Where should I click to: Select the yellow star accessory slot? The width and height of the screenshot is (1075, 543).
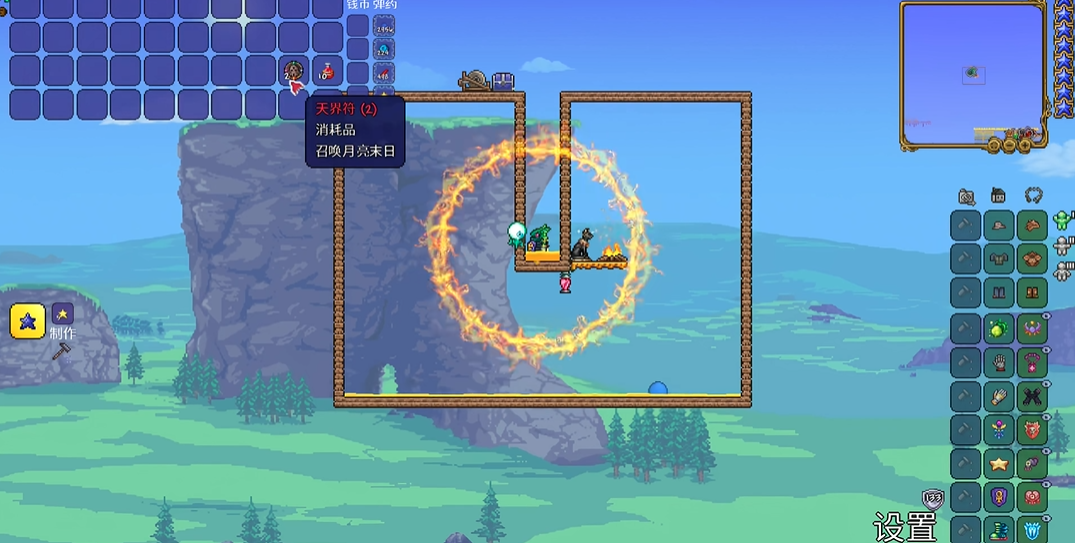[999, 464]
